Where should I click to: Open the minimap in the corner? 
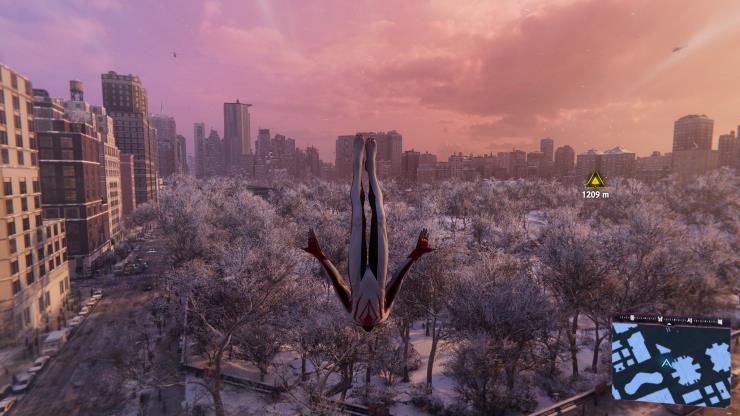670,361
